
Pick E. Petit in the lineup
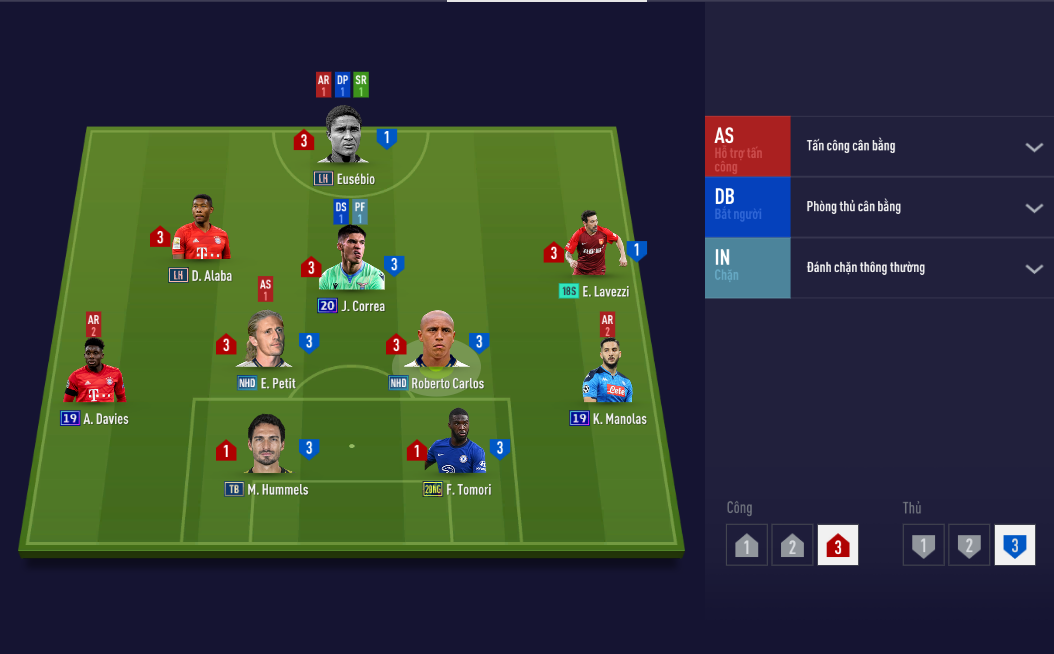[265, 341]
